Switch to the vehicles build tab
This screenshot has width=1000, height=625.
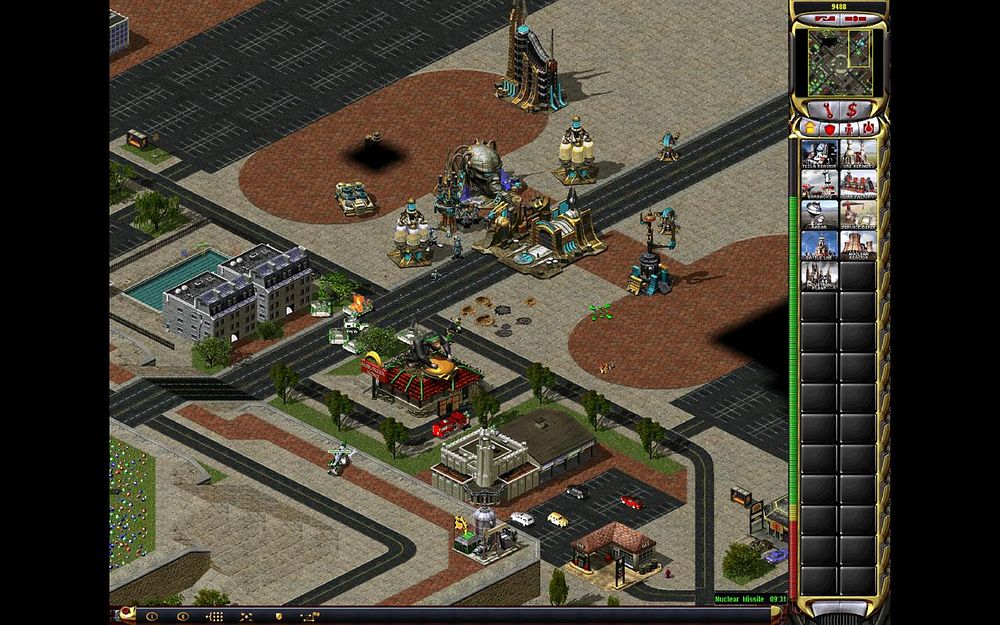pyautogui.click(x=868, y=128)
